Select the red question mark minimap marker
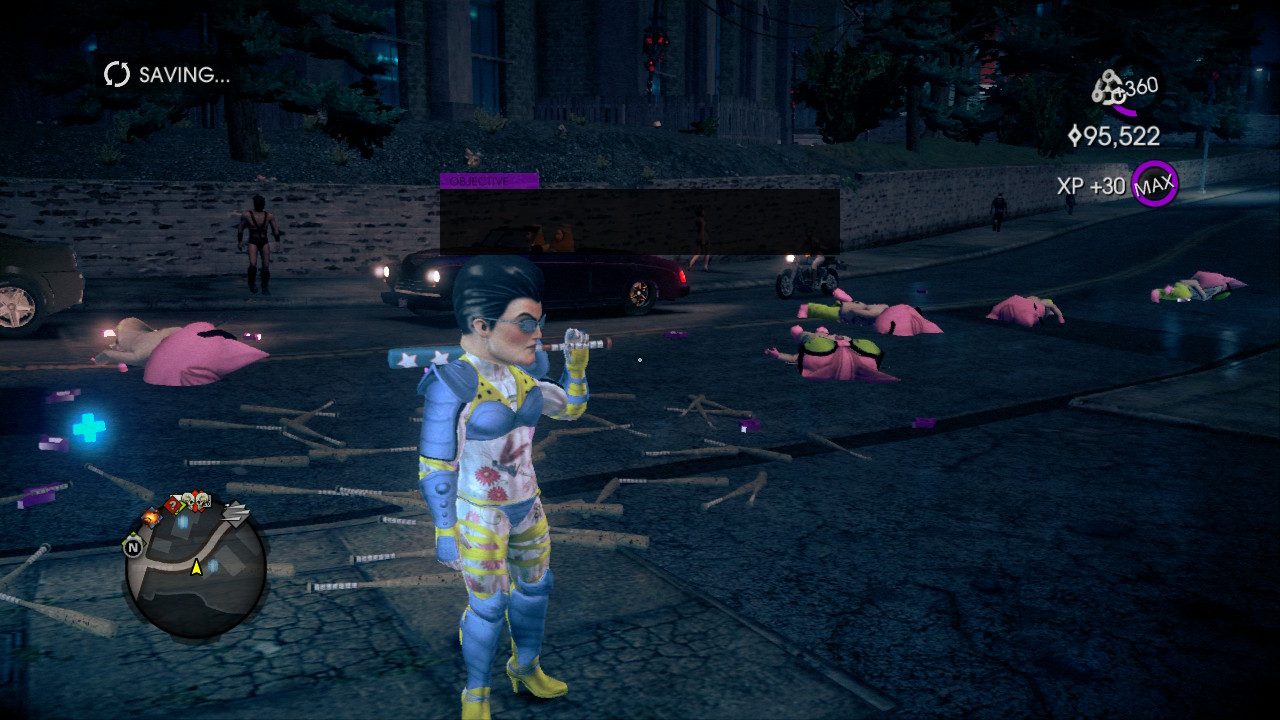This screenshot has width=1280, height=720. 172,505
